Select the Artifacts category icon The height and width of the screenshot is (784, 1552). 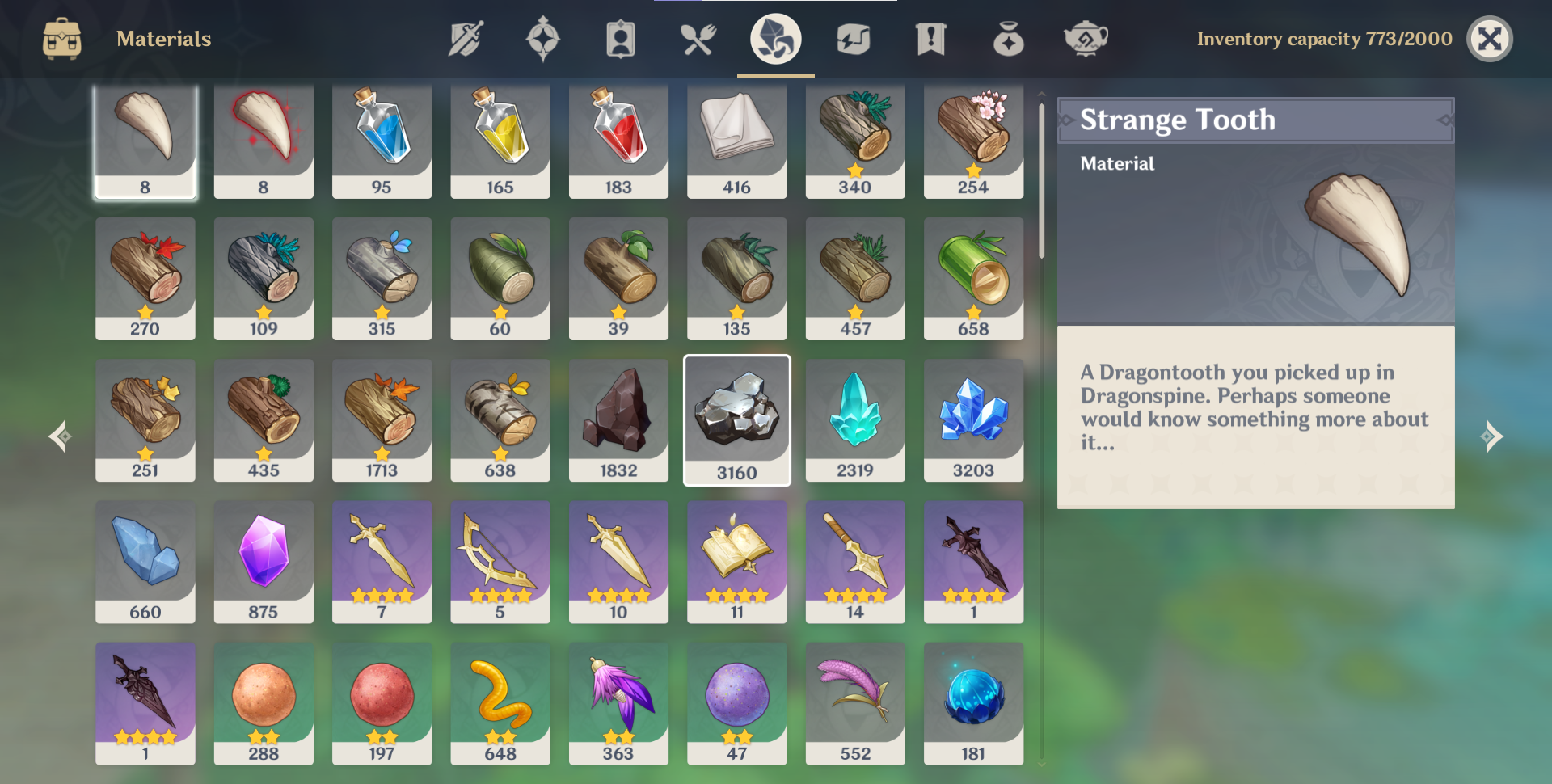(x=542, y=38)
